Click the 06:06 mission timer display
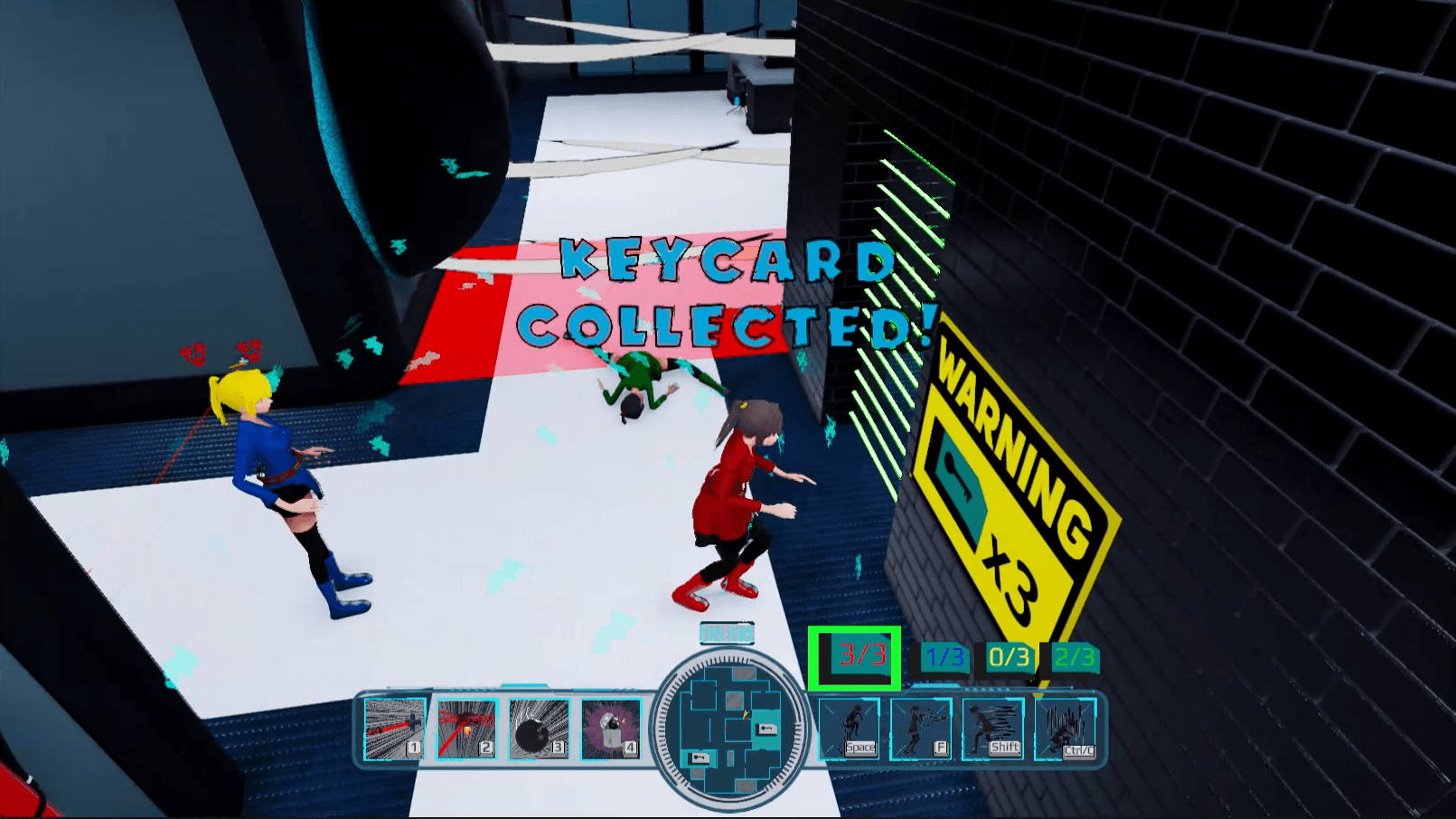 [725, 634]
